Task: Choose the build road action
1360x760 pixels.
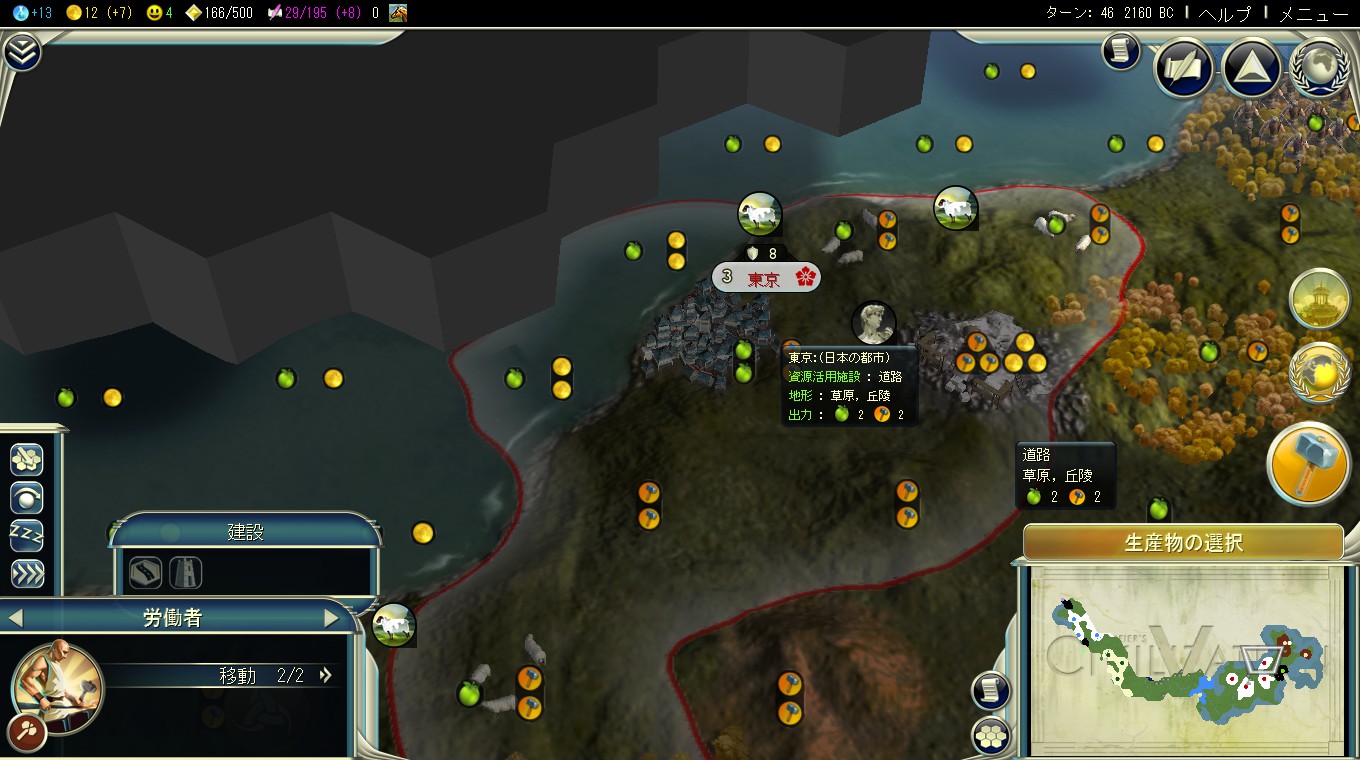Action: click(146, 572)
